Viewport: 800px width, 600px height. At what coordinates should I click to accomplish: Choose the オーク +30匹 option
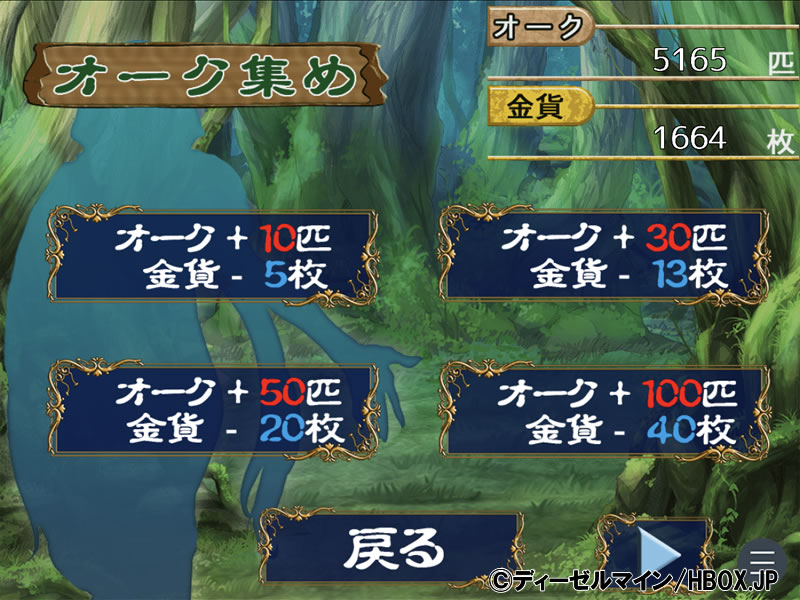pyautogui.click(x=605, y=255)
